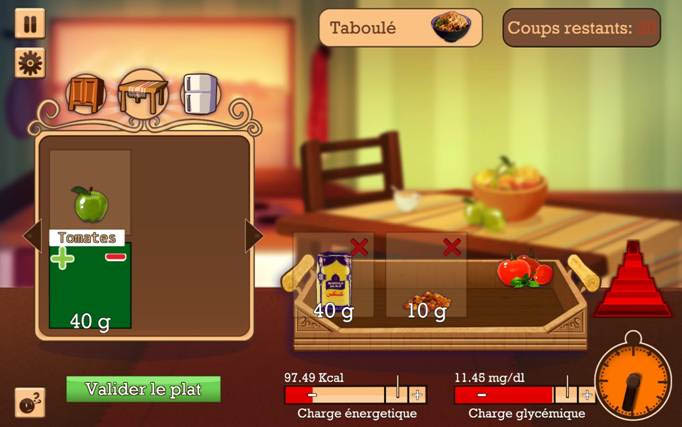Increase Tomates quantity with green plus
Screen dimensions: 682x427
[x=62, y=258]
